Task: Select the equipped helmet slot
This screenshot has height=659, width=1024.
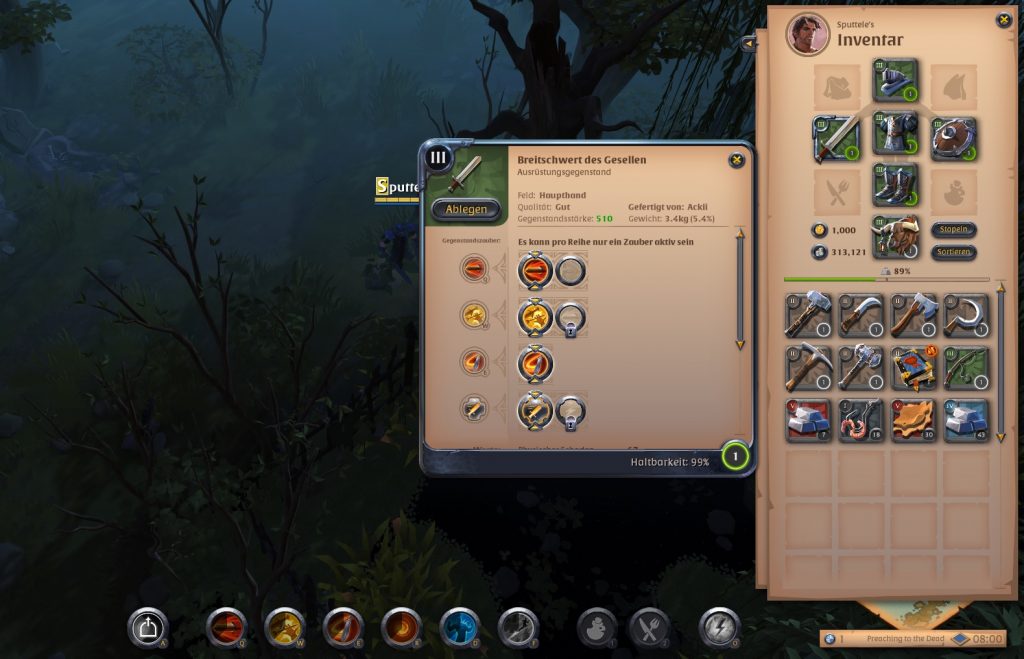Action: click(895, 80)
